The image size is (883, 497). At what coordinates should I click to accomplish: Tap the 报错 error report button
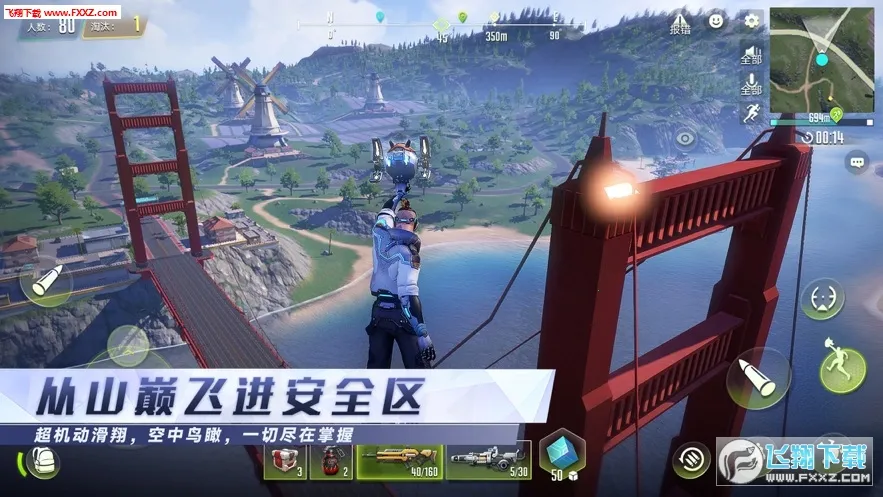pos(680,22)
